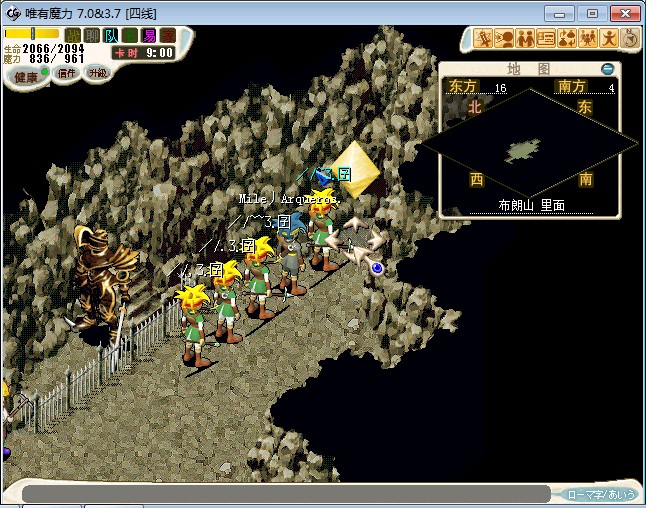Click the duel icon with crossed figure
The width and height of the screenshot is (646, 508).
tap(483, 39)
